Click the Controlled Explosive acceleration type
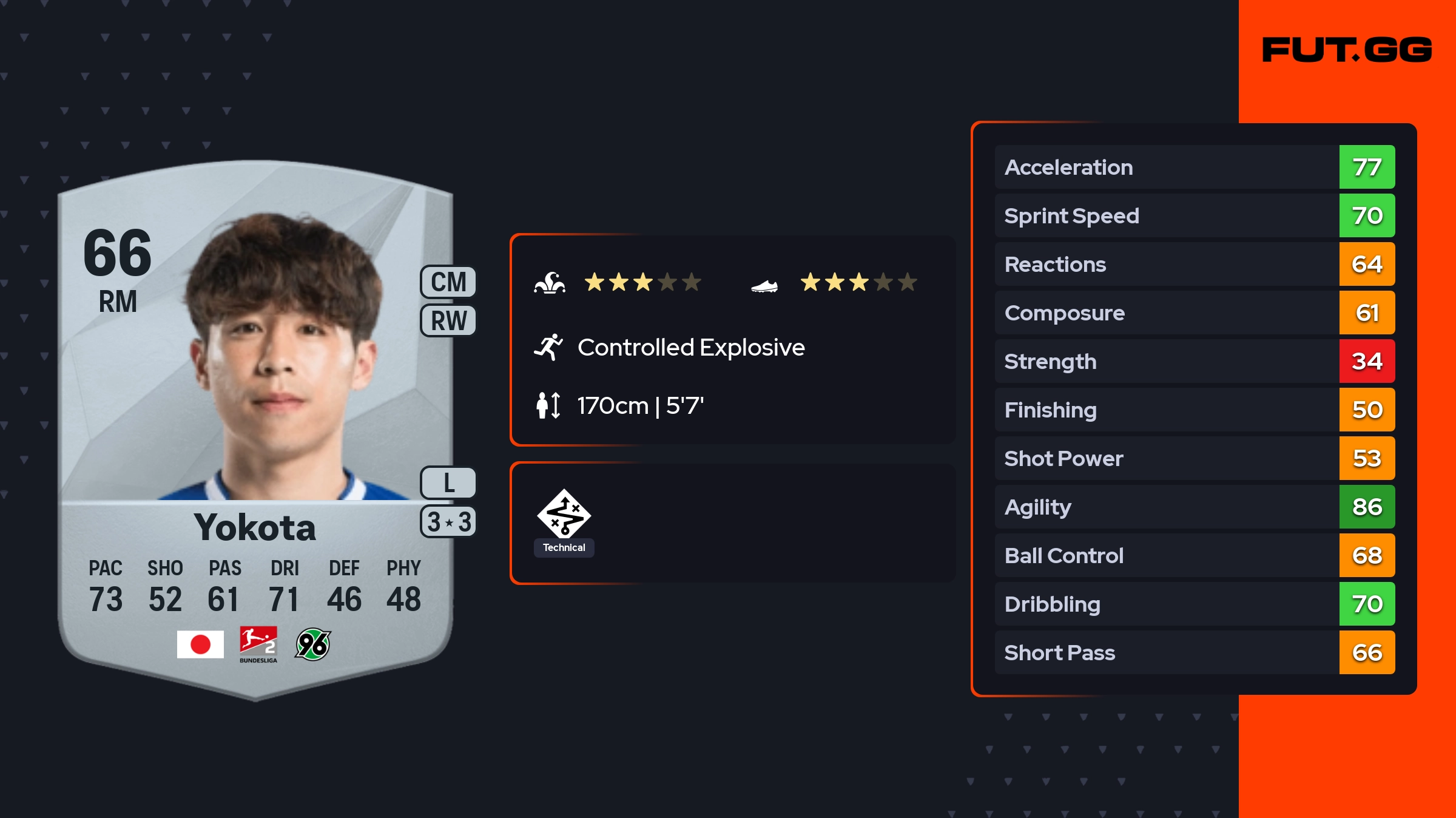Screen dimensions: 1456x818 (x=690, y=348)
